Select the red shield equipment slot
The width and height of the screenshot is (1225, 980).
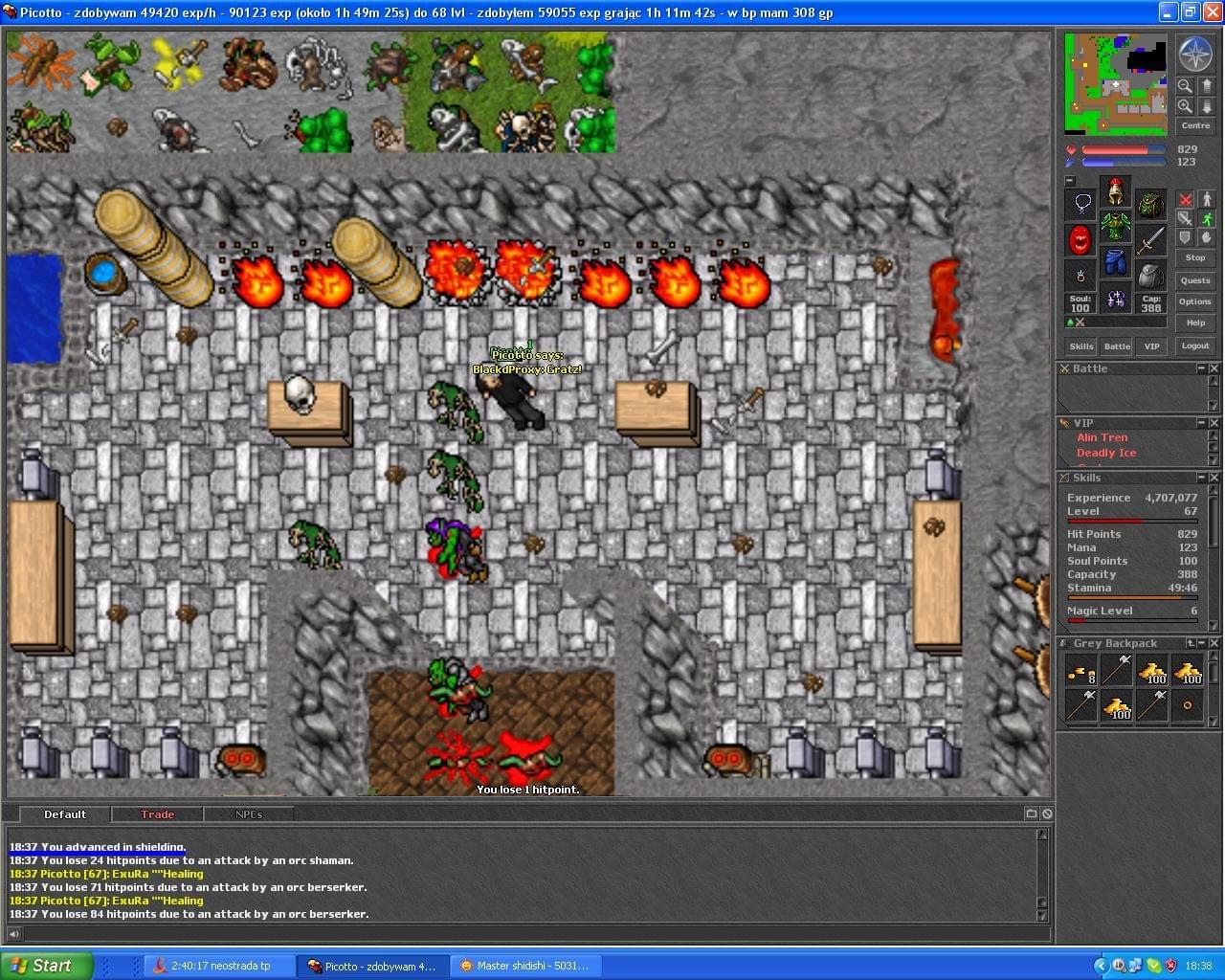pyautogui.click(x=1080, y=239)
